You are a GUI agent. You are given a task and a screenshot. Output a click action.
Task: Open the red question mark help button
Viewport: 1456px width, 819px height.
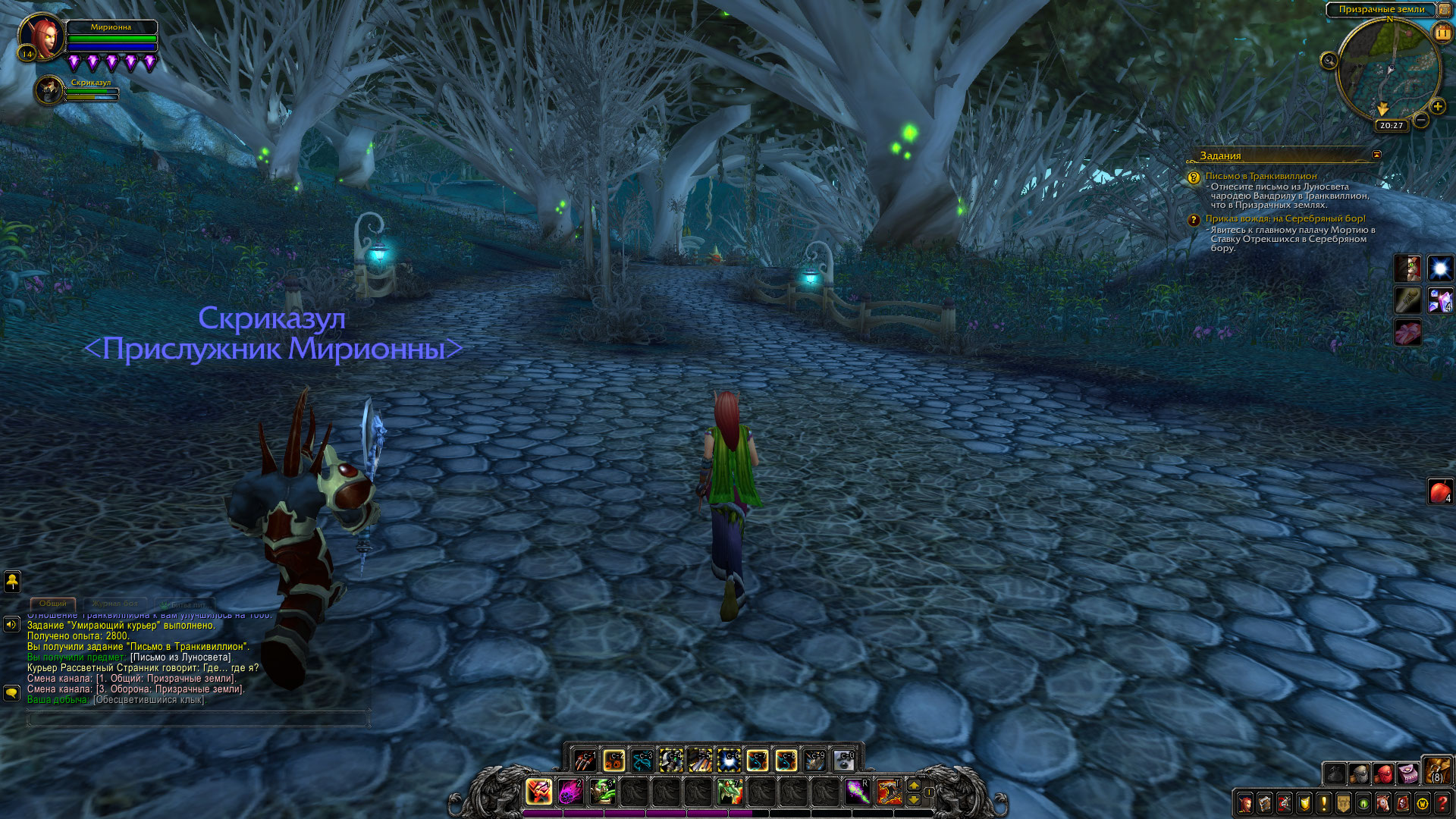tap(1442, 802)
